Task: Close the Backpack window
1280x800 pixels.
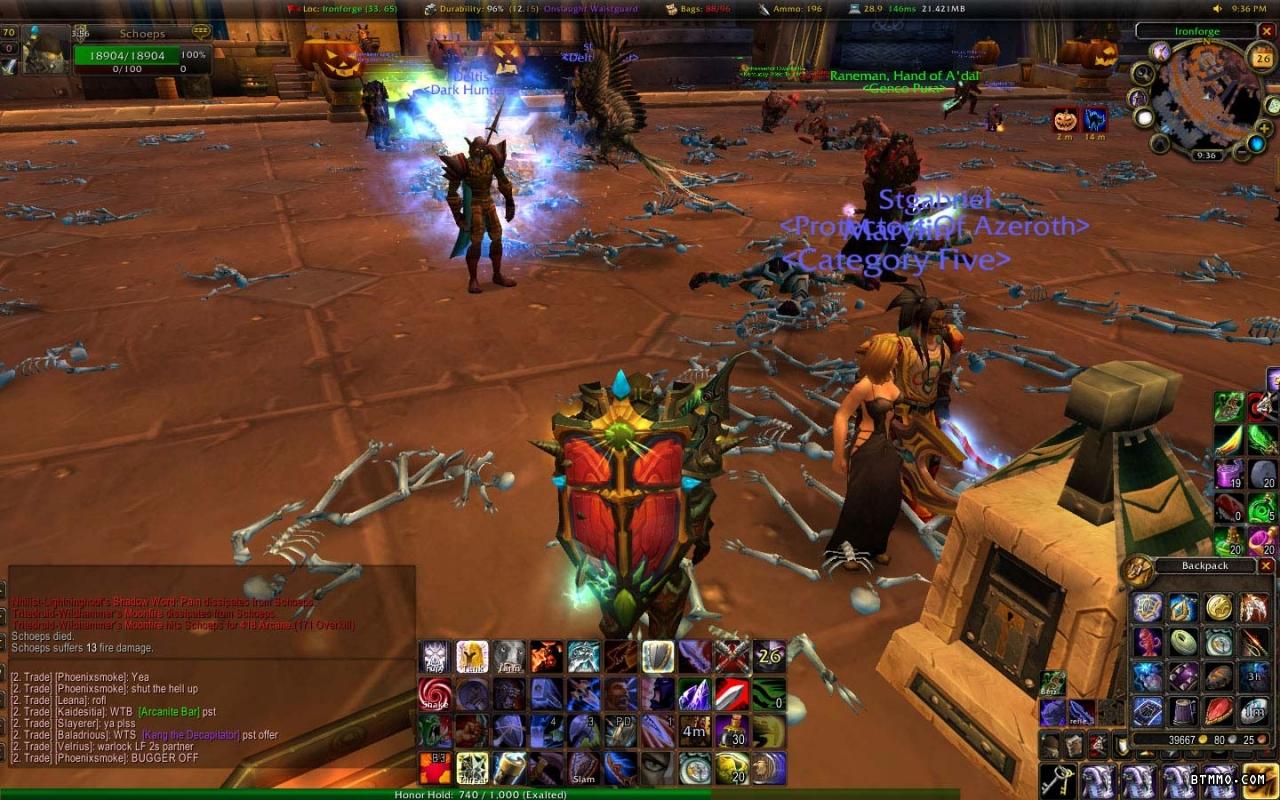Action: click(1266, 566)
